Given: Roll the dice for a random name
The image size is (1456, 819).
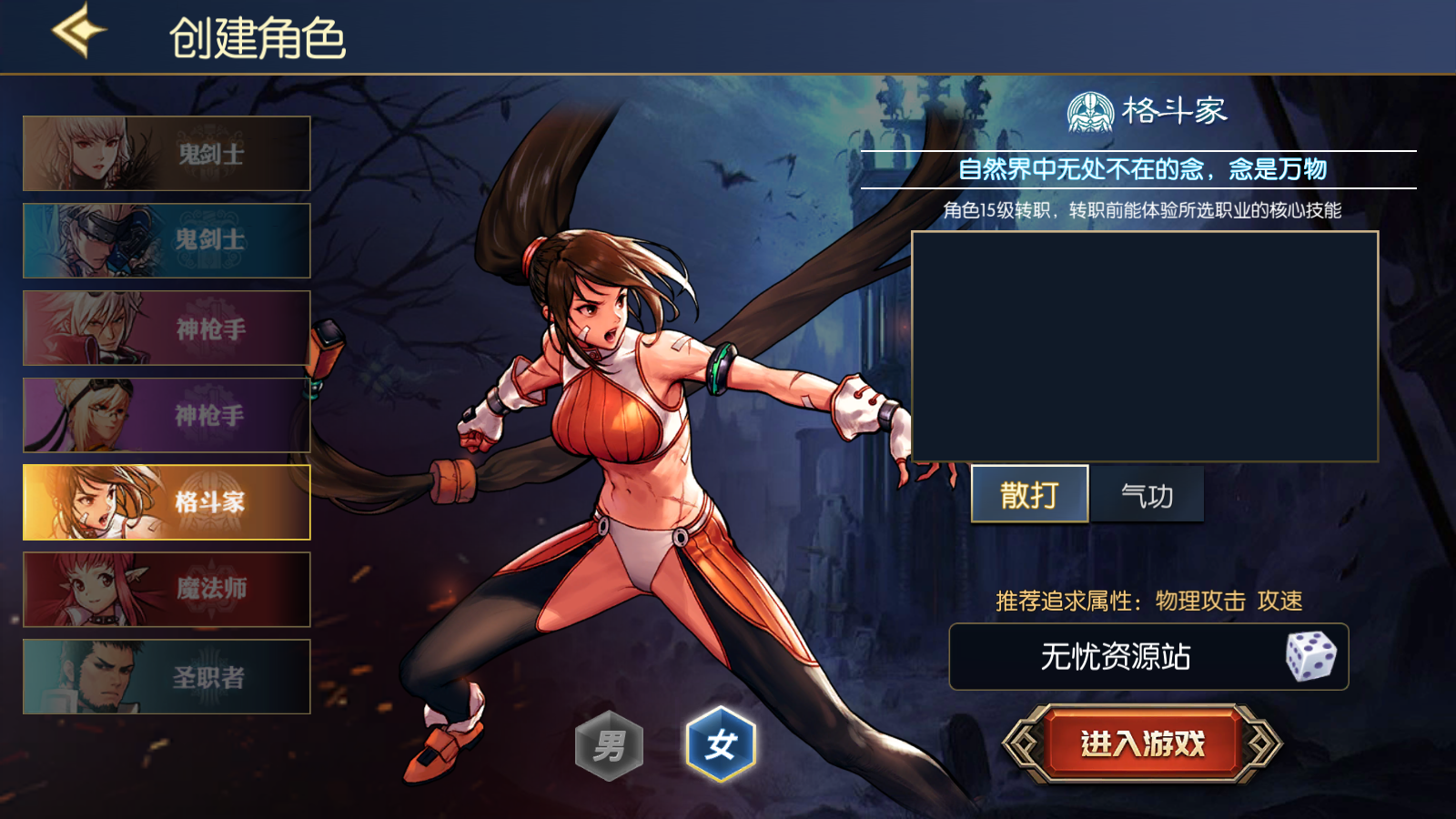Looking at the screenshot, I should tap(1309, 656).
